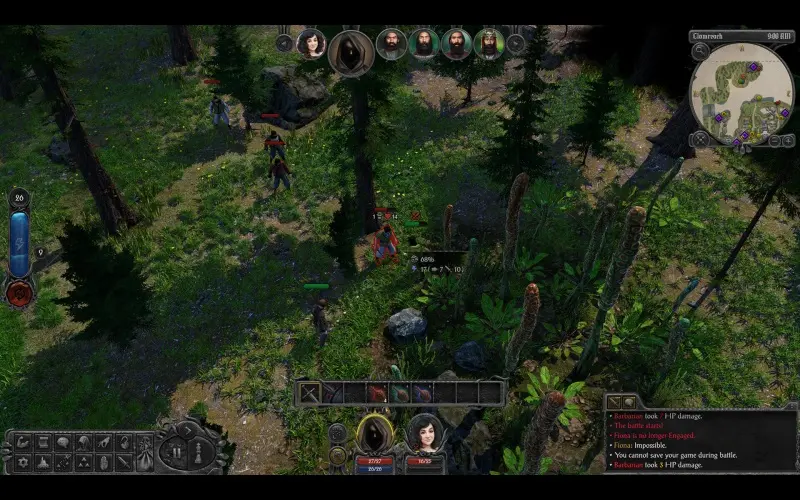The width and height of the screenshot is (800, 500).
Task: Select the crossed weapons hotbar slot
Action: click(310, 393)
